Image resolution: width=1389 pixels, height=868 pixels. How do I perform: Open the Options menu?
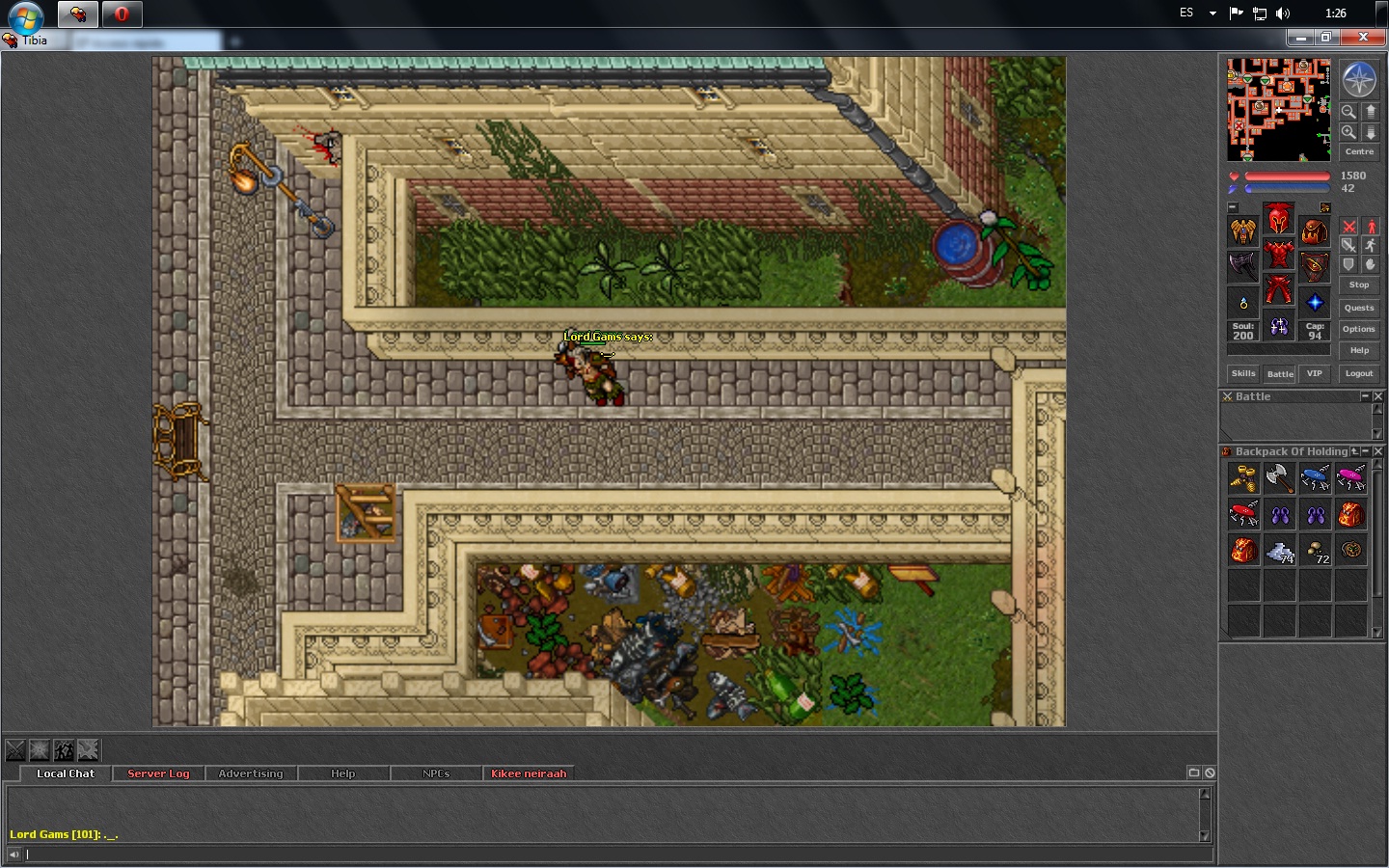point(1359,329)
